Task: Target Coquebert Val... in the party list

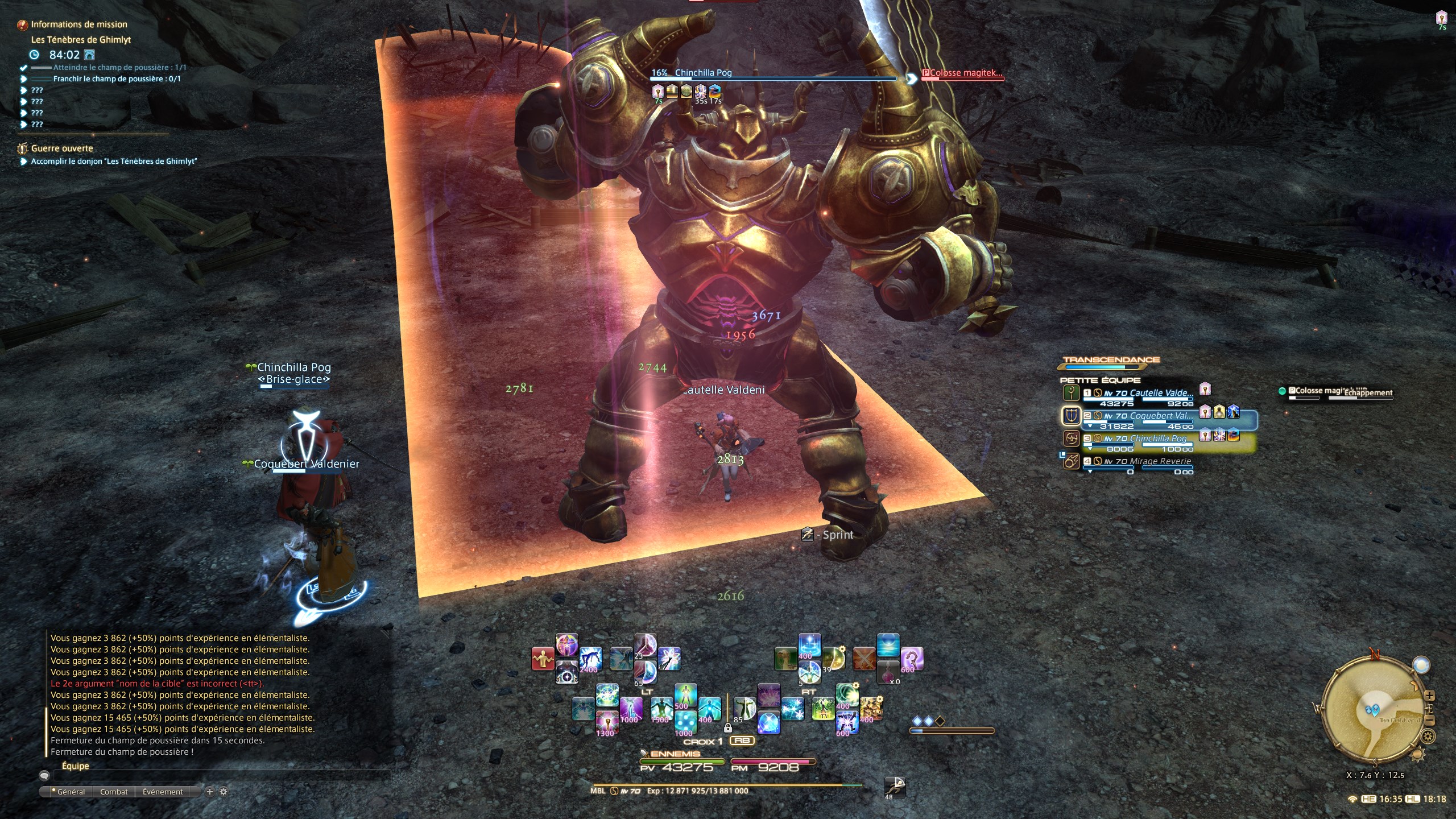Action: [x=1160, y=416]
